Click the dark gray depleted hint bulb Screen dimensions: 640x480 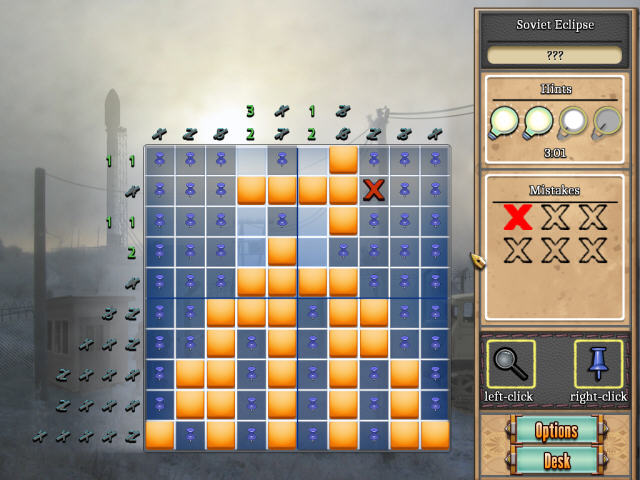(606, 123)
